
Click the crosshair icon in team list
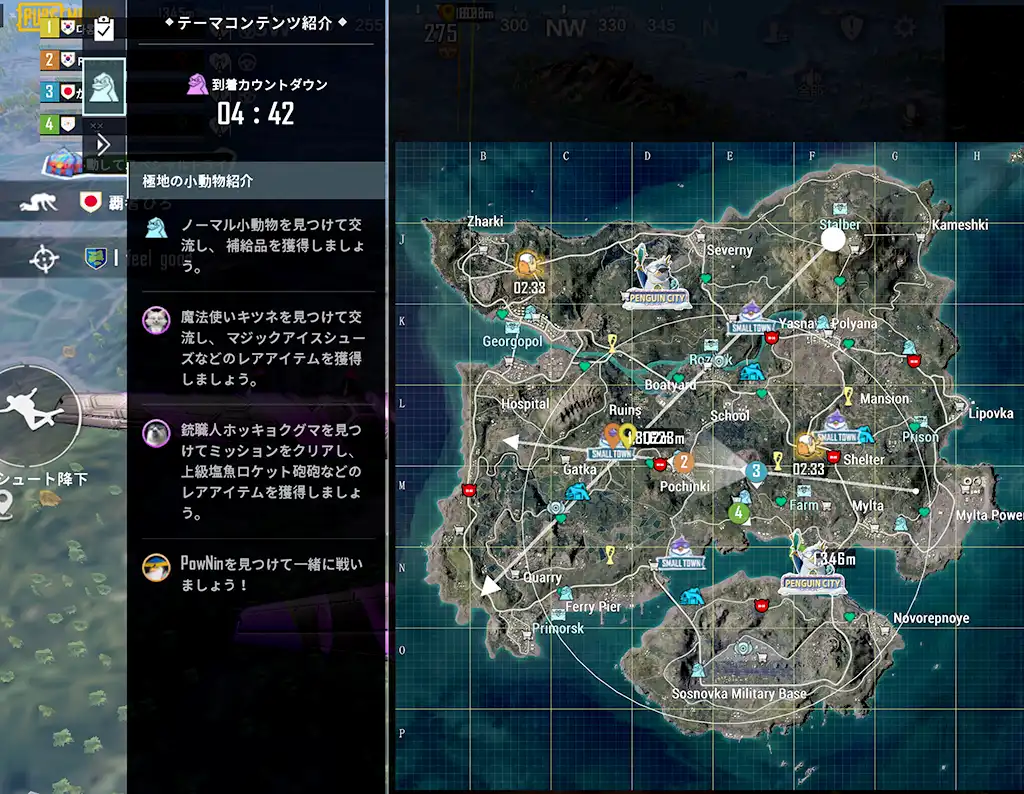(x=43, y=260)
